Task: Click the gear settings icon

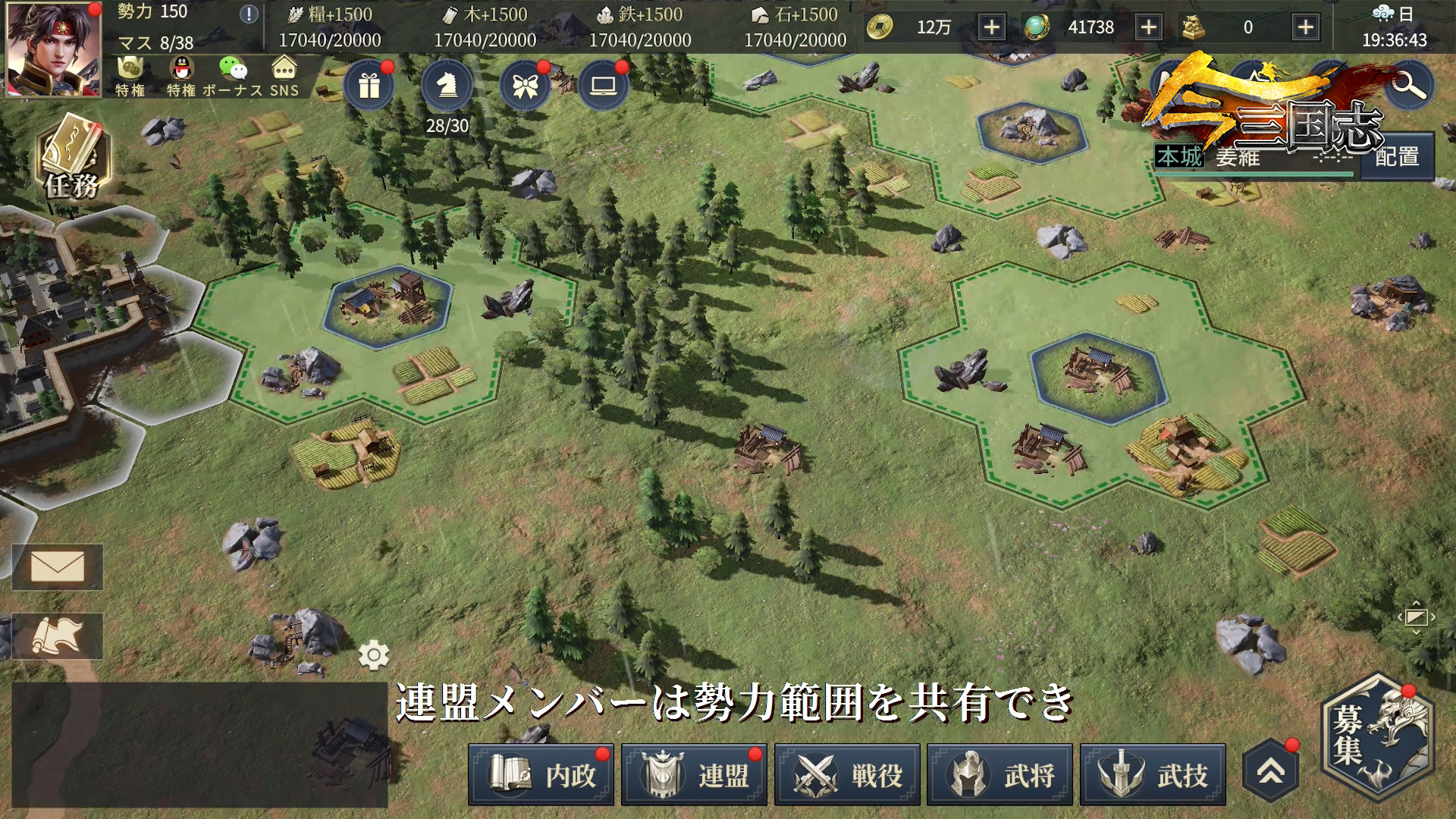Action: pyautogui.click(x=374, y=655)
